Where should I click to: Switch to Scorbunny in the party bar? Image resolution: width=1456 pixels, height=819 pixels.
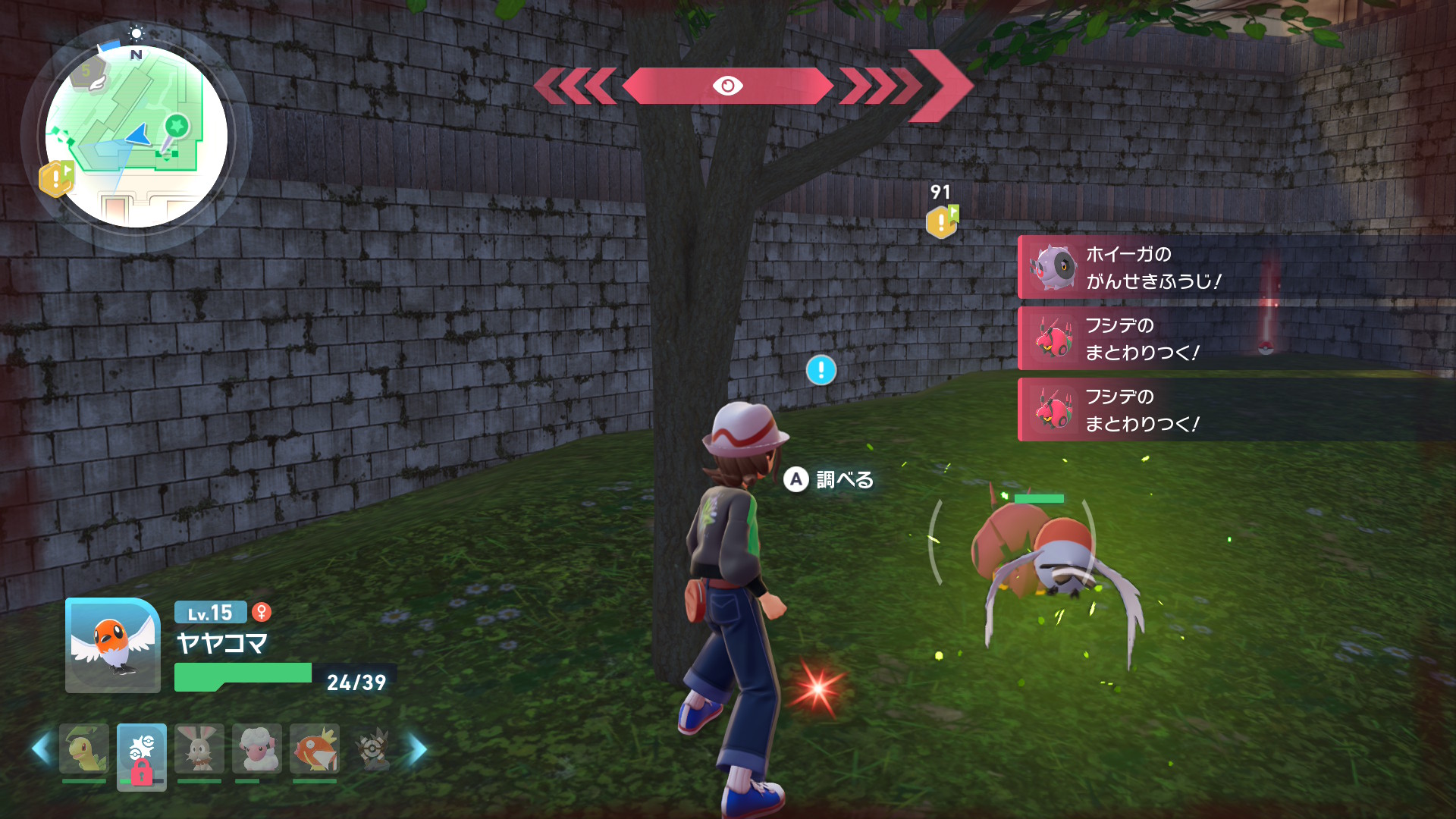point(199,748)
